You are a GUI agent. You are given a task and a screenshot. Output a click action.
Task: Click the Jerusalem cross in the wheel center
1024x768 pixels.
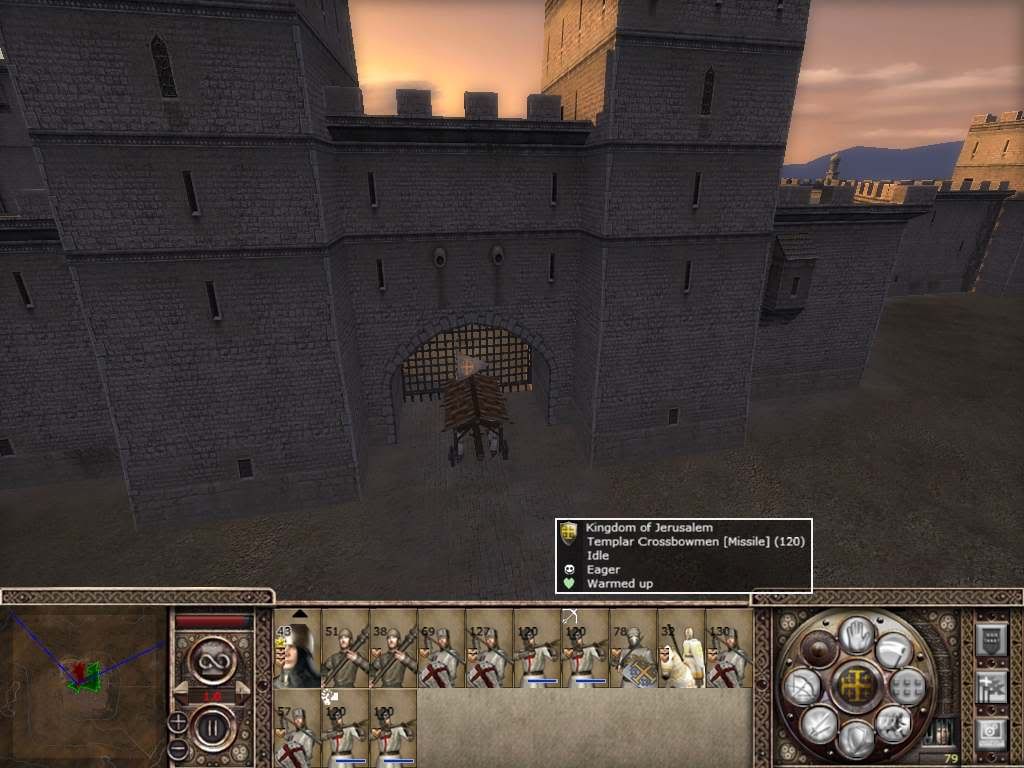[857, 687]
